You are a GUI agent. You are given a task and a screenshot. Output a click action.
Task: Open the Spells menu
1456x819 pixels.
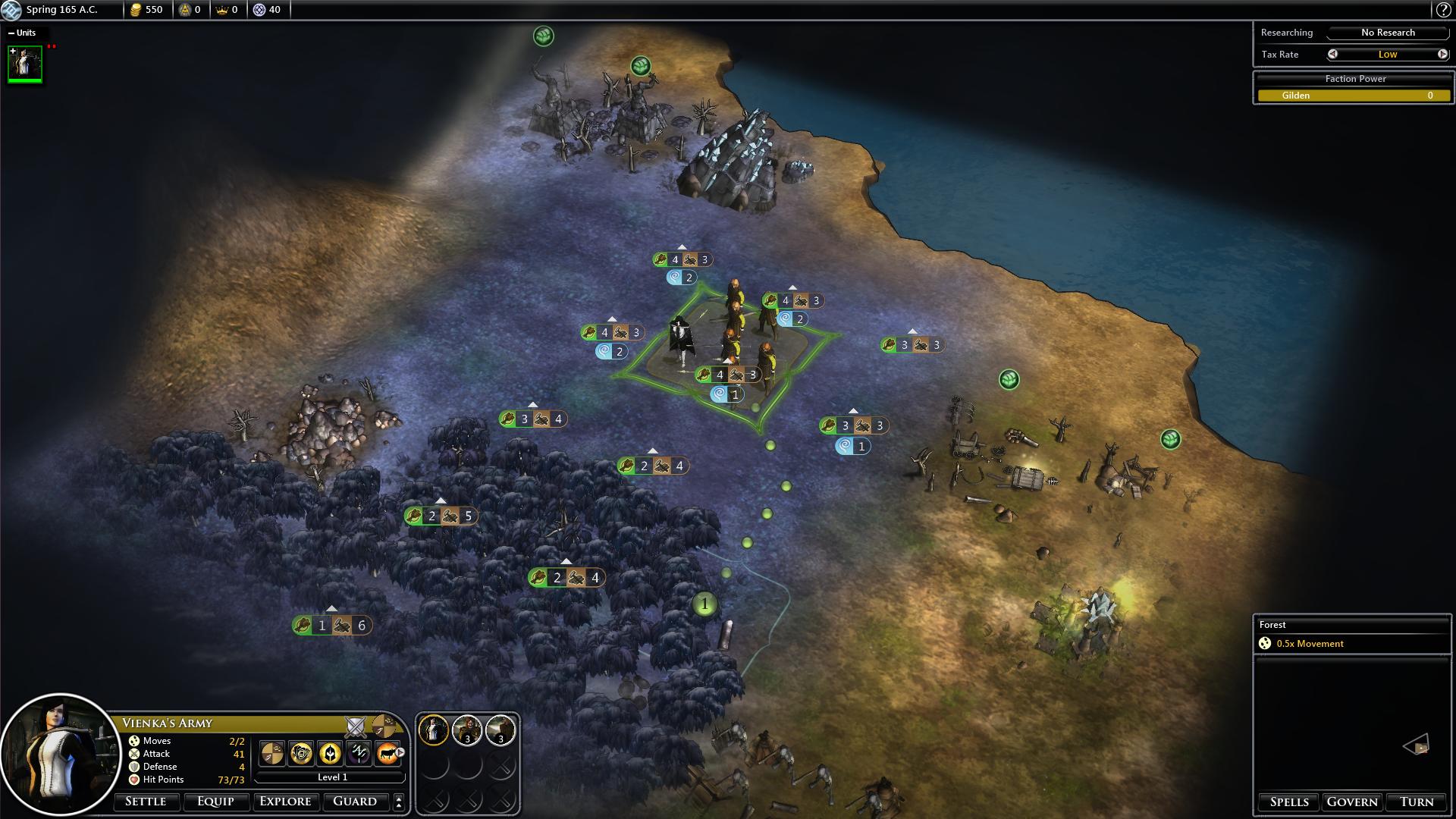(x=1289, y=802)
